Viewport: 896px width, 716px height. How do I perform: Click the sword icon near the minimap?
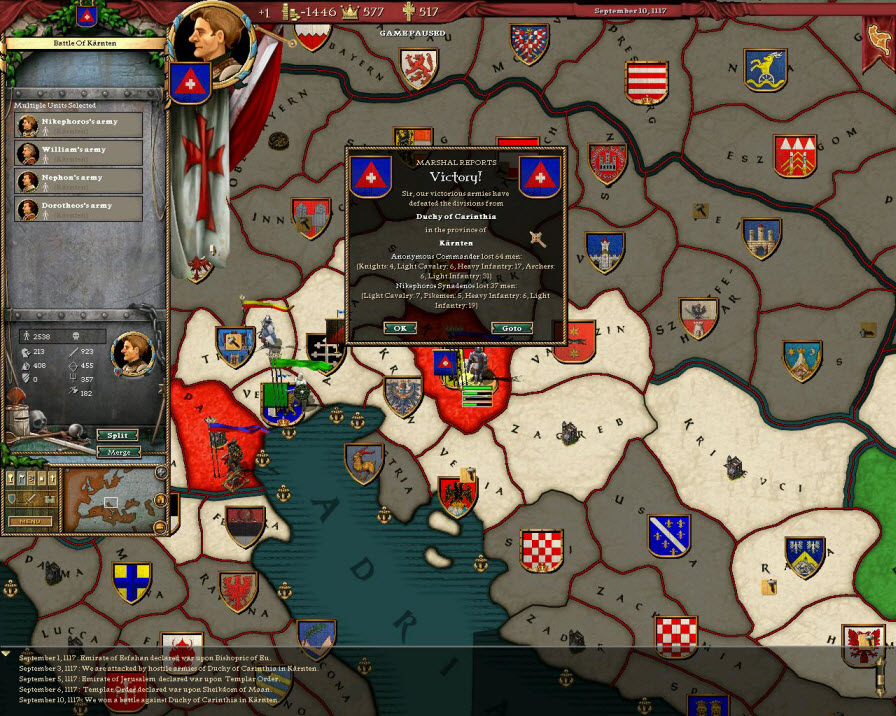27,499
